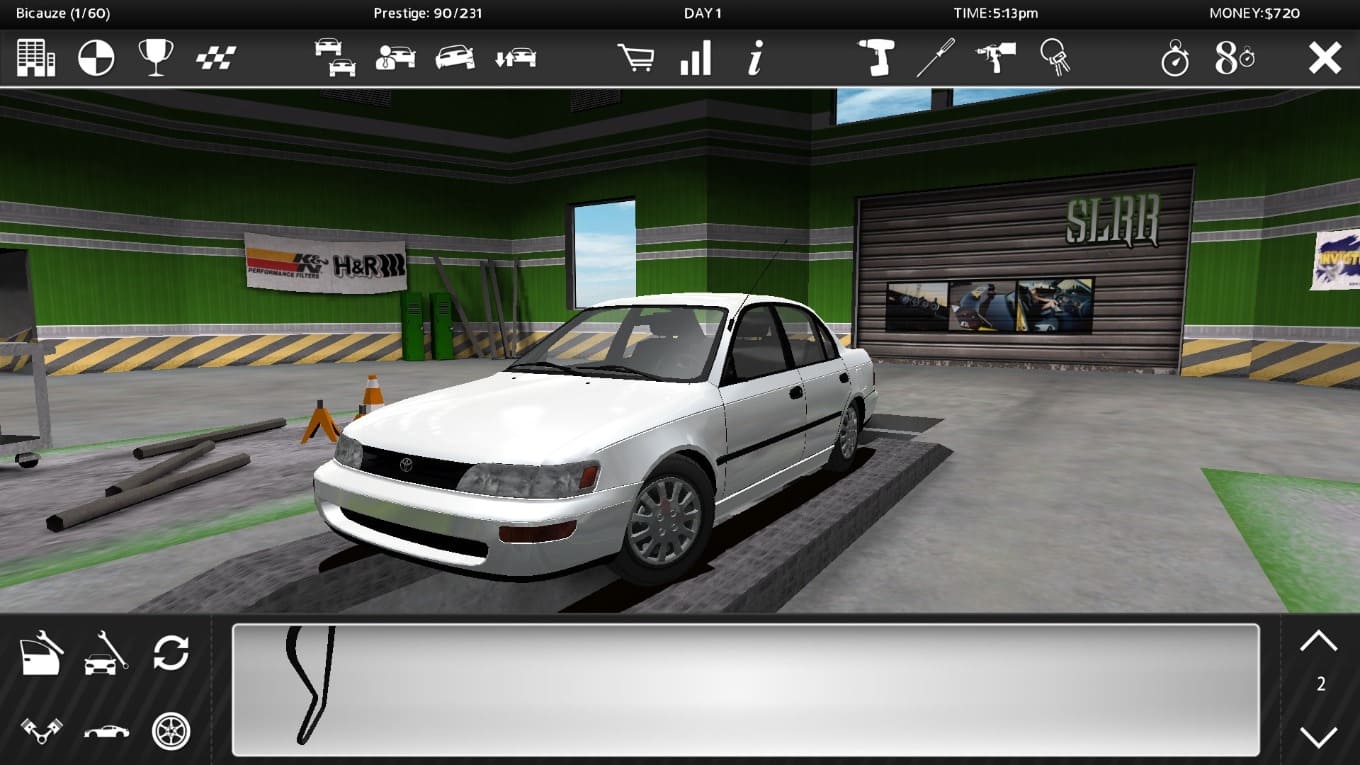
Task: Select the paint spray gun tool
Action: point(996,58)
